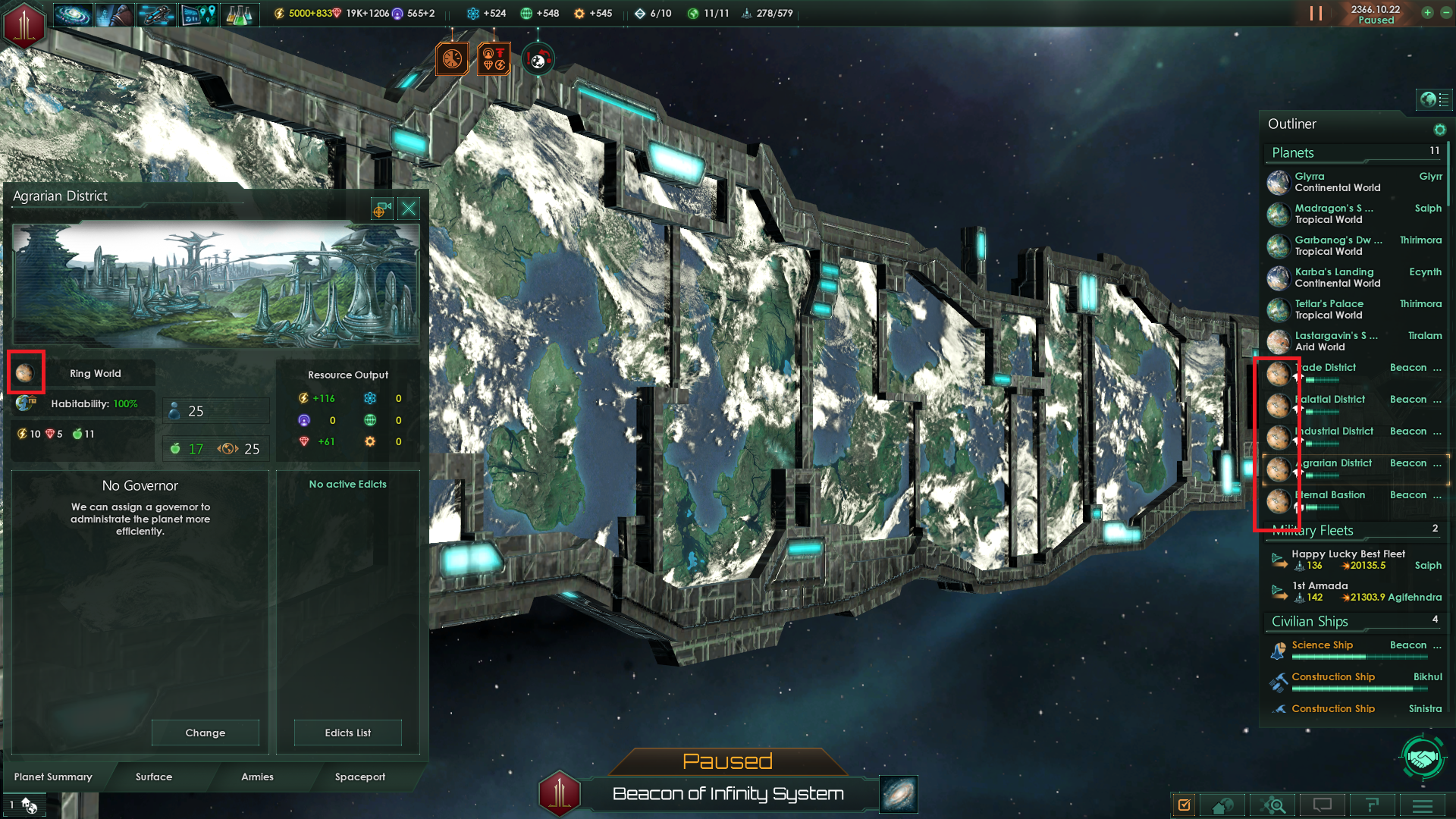Screen dimensions: 1456x819
Task: Open the diplomacy handshake button
Action: (x=1422, y=758)
